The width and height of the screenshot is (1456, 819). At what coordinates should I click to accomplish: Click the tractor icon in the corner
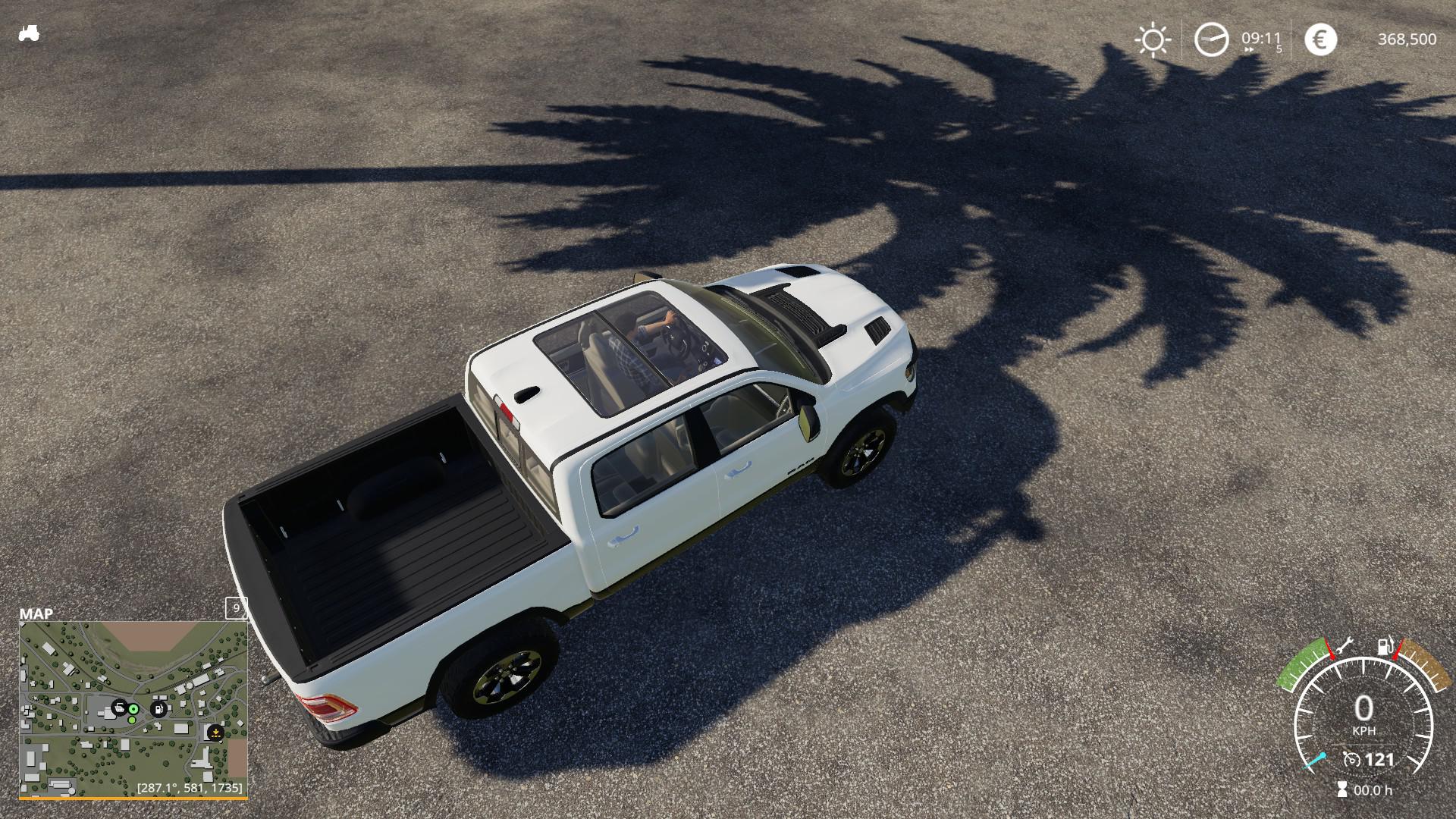point(29,34)
